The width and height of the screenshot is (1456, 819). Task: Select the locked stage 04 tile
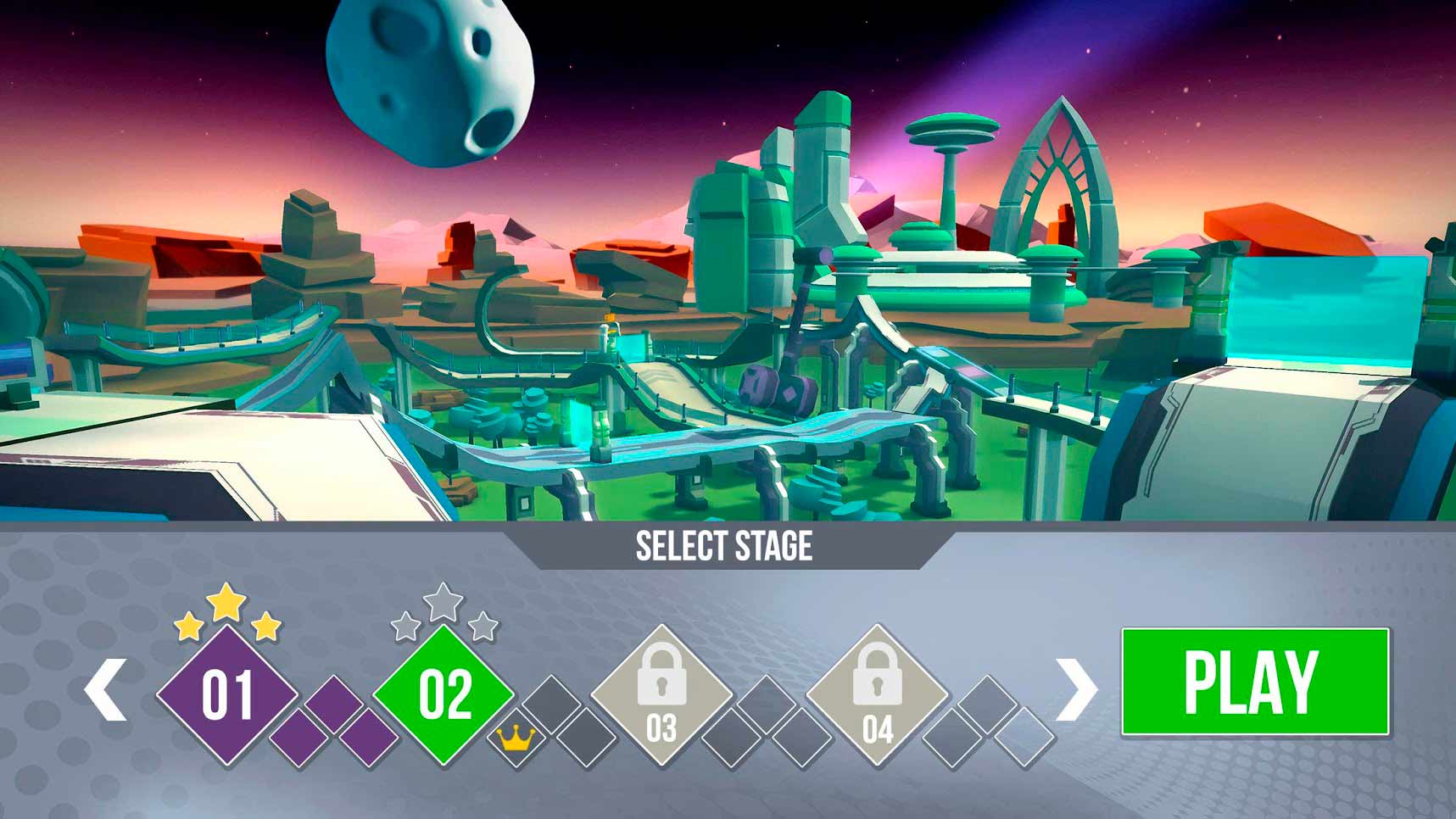click(877, 694)
